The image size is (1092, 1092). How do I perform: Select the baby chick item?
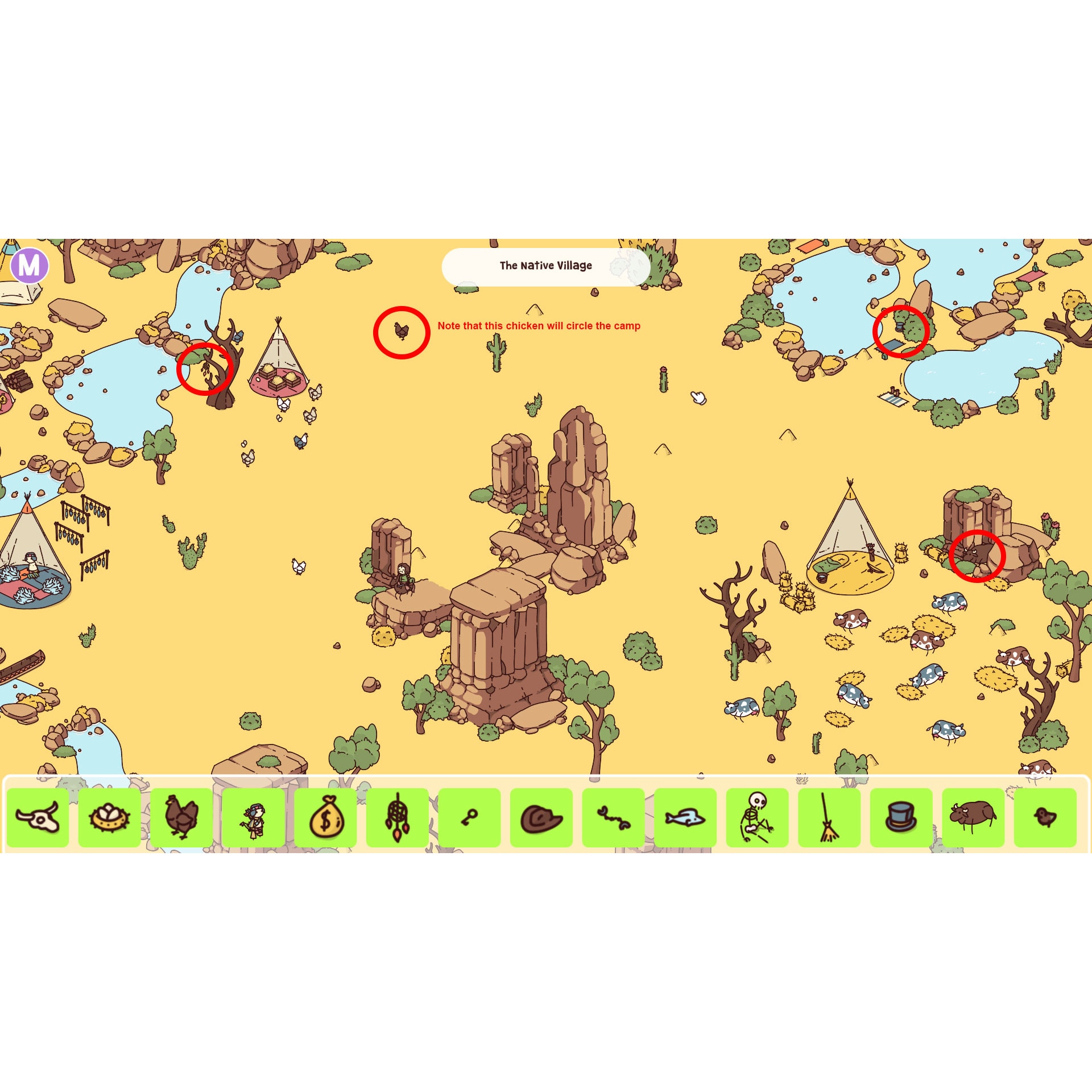[x=1045, y=817]
